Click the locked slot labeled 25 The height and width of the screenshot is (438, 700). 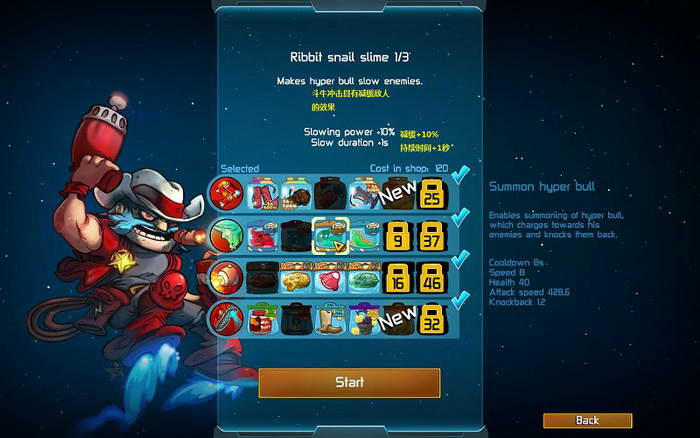(432, 191)
